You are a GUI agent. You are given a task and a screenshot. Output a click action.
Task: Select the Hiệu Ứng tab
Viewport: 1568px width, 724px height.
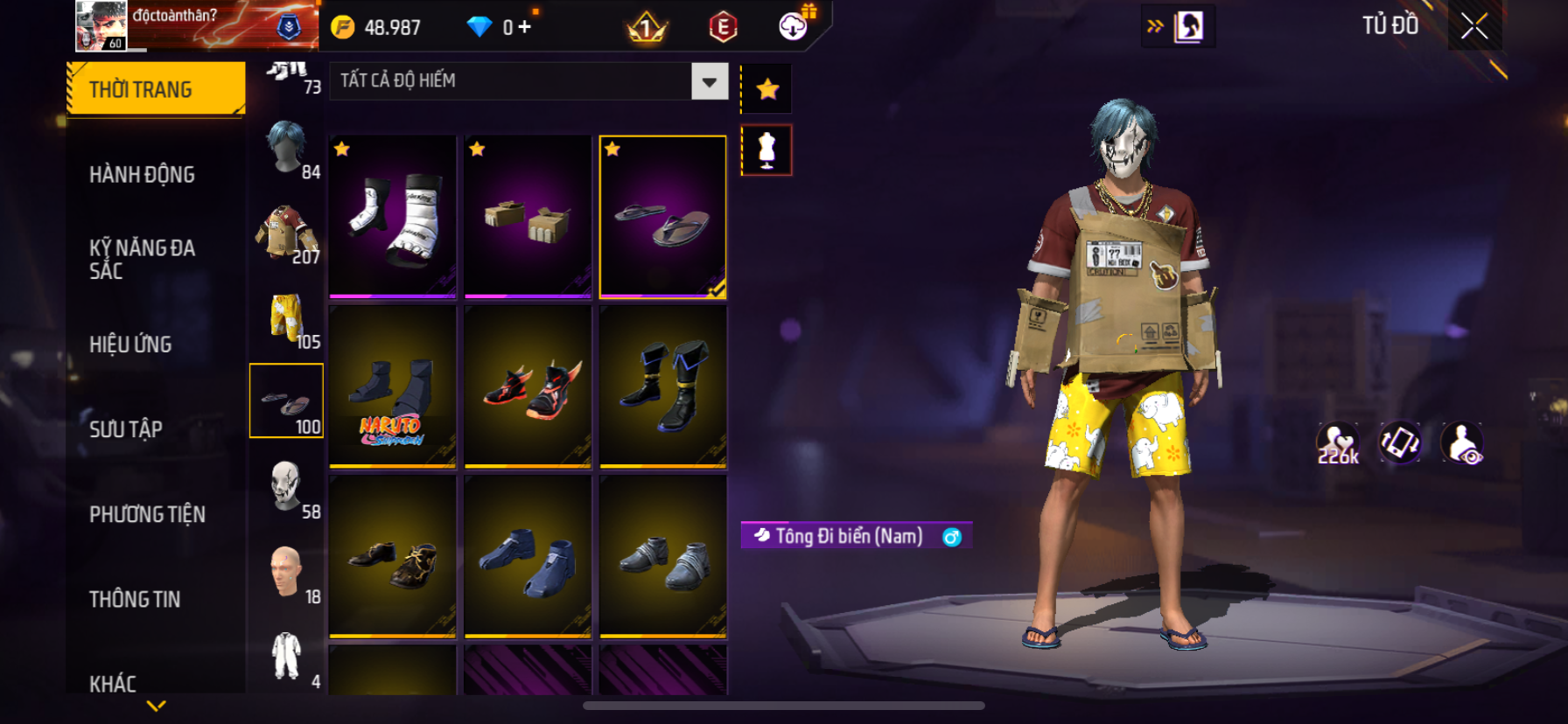click(130, 345)
